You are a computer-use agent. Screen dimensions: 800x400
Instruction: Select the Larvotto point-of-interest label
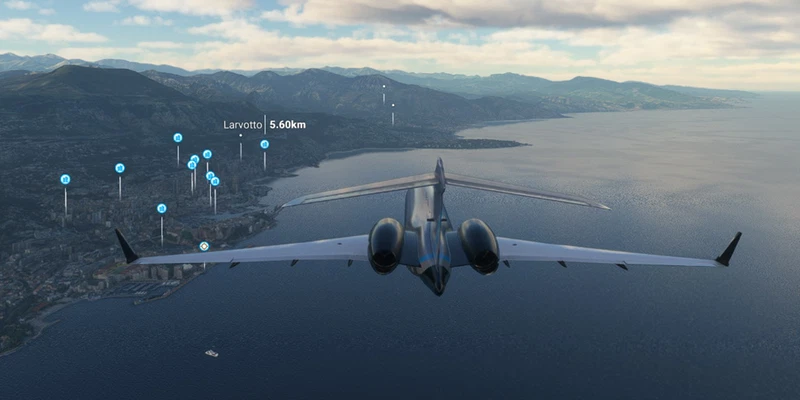pyautogui.click(x=243, y=125)
